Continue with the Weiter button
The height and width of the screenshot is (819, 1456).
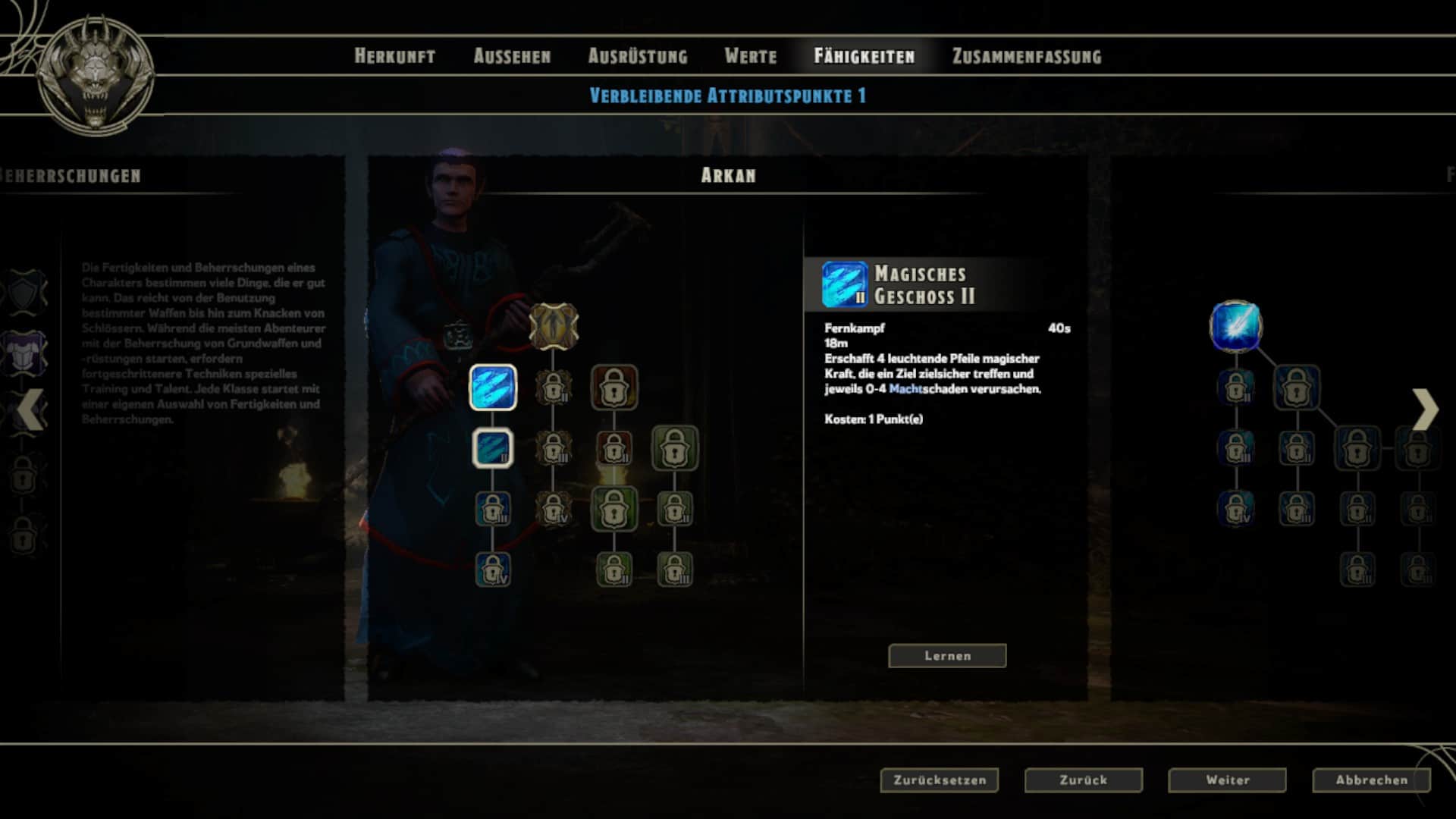point(1227,780)
